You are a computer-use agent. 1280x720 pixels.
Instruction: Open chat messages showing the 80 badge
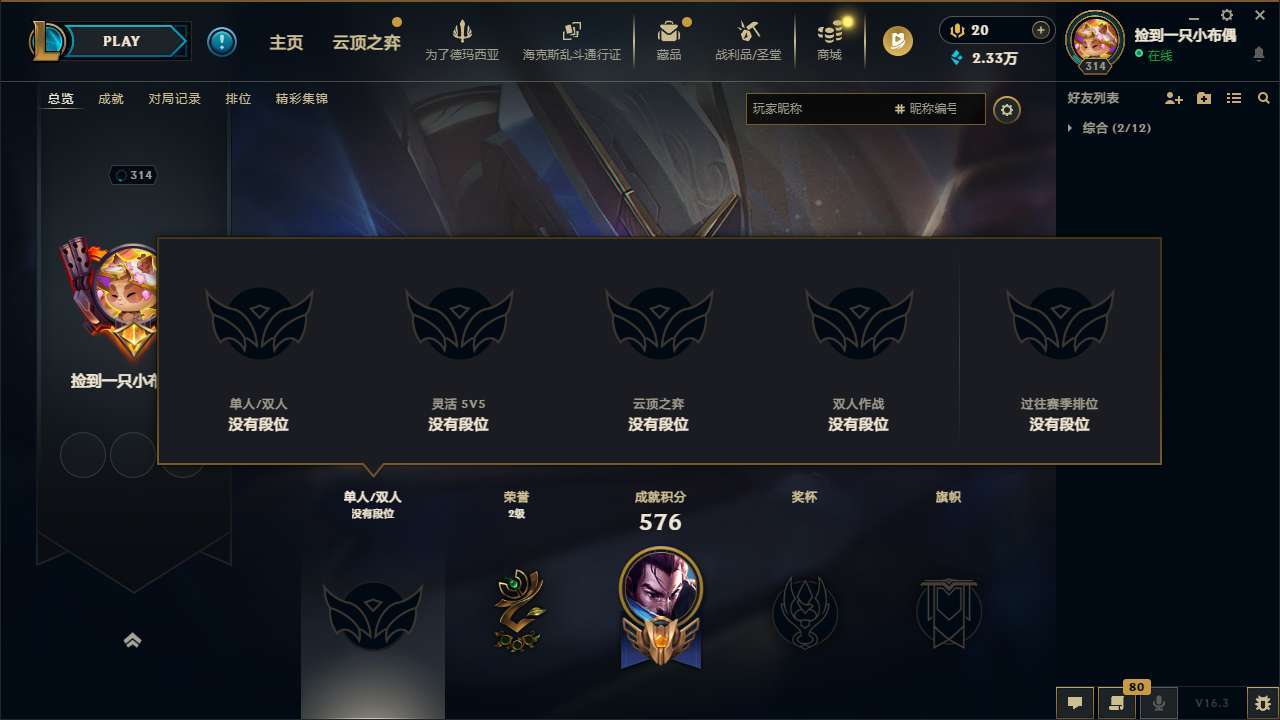[1115, 703]
